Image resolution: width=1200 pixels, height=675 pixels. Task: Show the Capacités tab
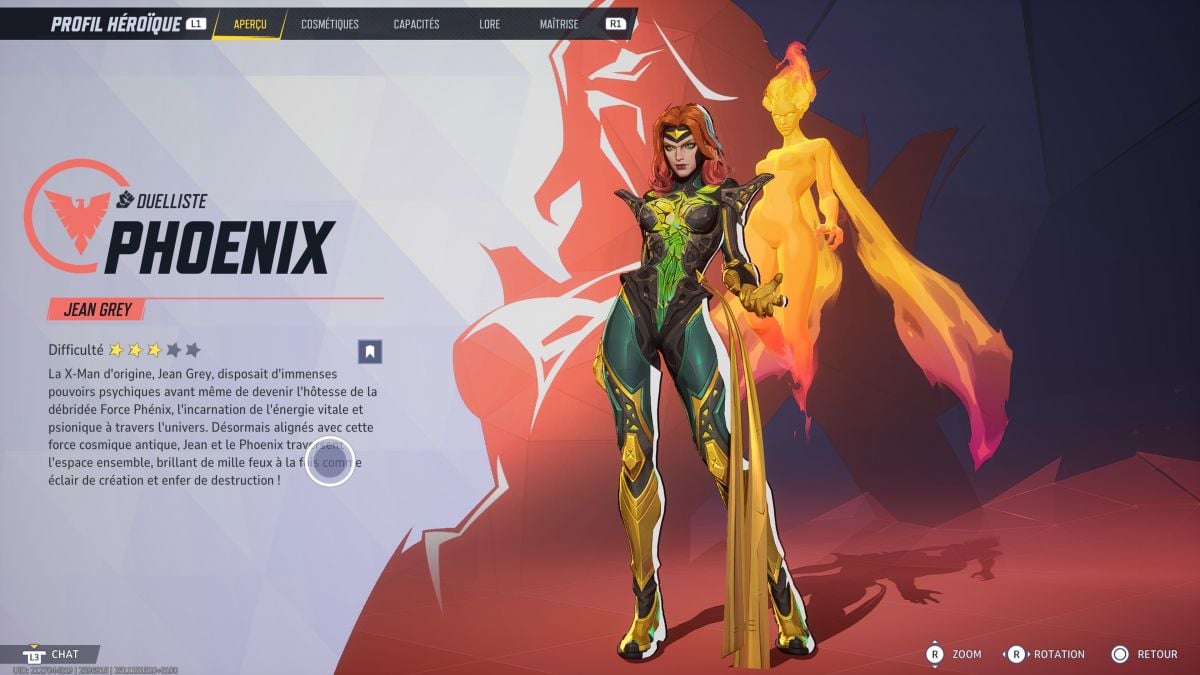click(x=416, y=24)
